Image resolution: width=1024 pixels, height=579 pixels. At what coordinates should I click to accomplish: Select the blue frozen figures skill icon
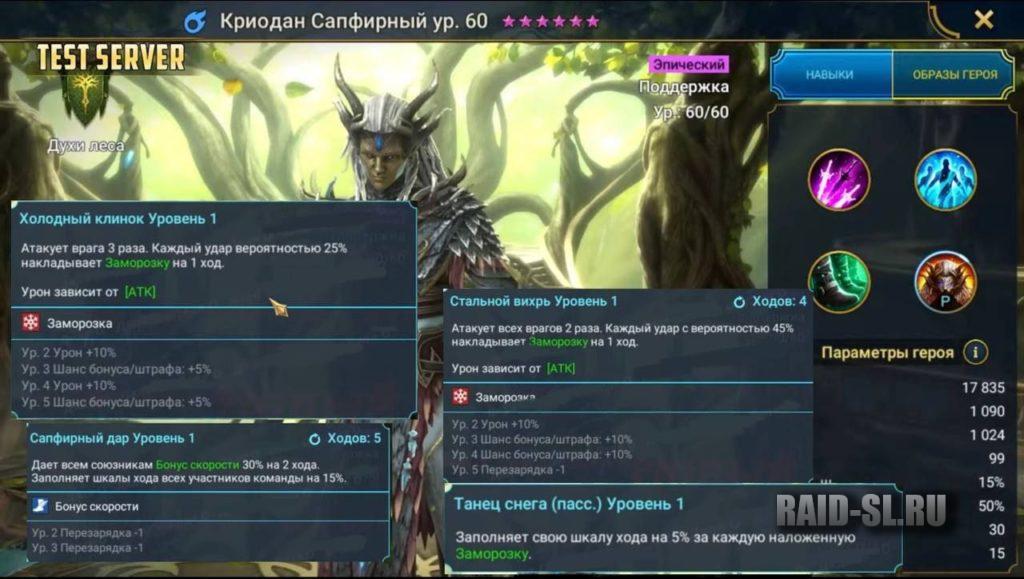point(945,180)
